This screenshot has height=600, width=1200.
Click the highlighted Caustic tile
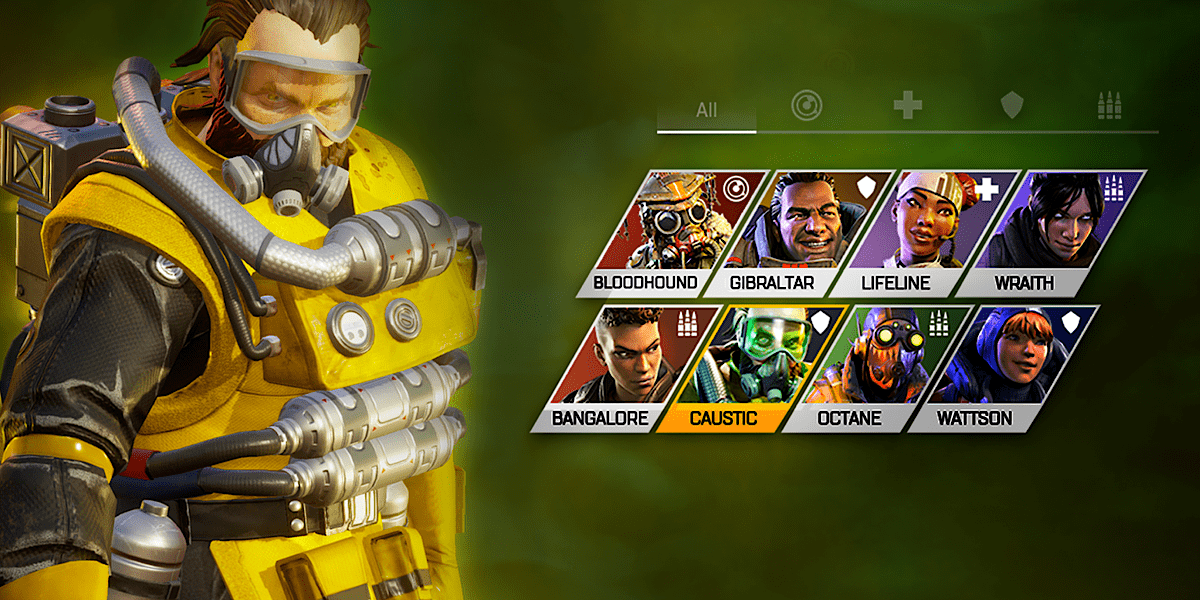pyautogui.click(x=750, y=369)
